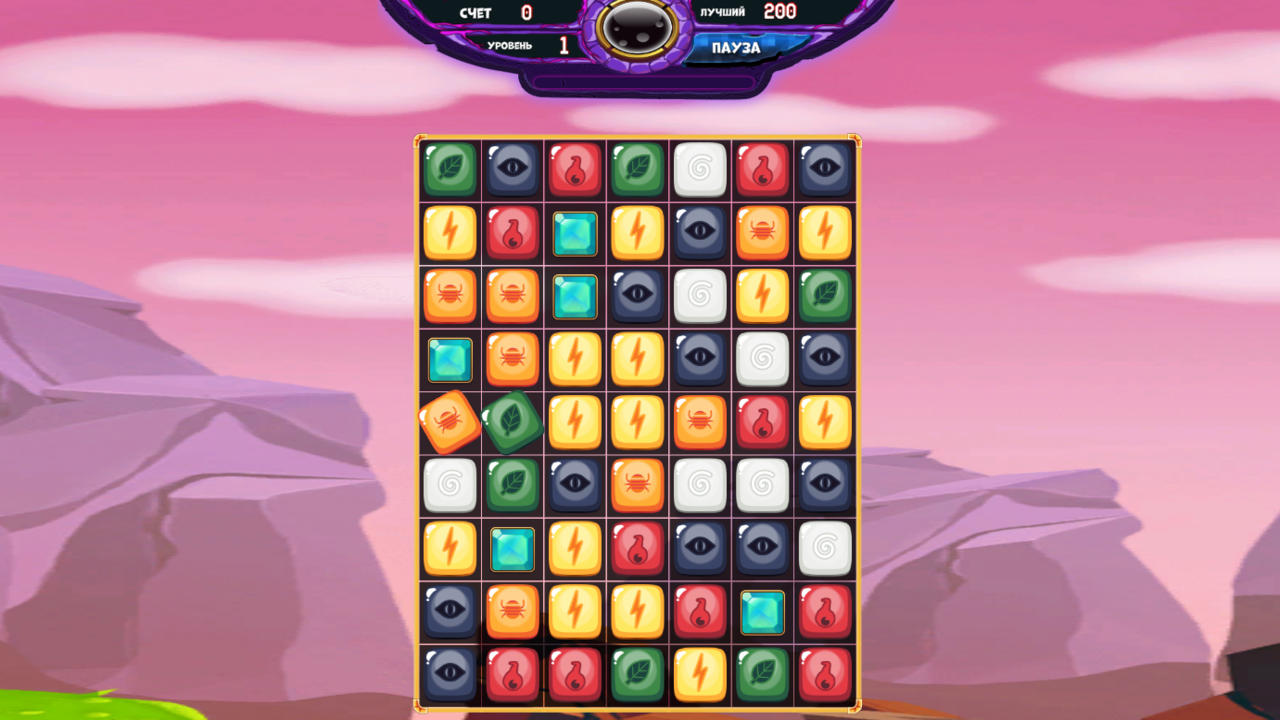
Task: Select a yellow lightning tile in the second row
Action: (x=449, y=233)
